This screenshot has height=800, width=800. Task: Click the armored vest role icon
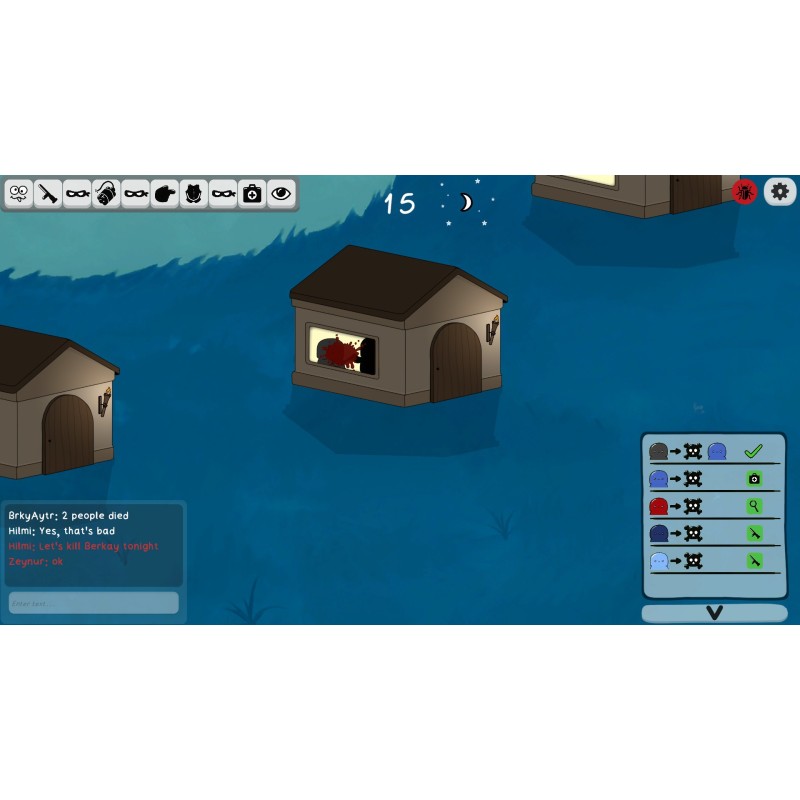point(194,193)
